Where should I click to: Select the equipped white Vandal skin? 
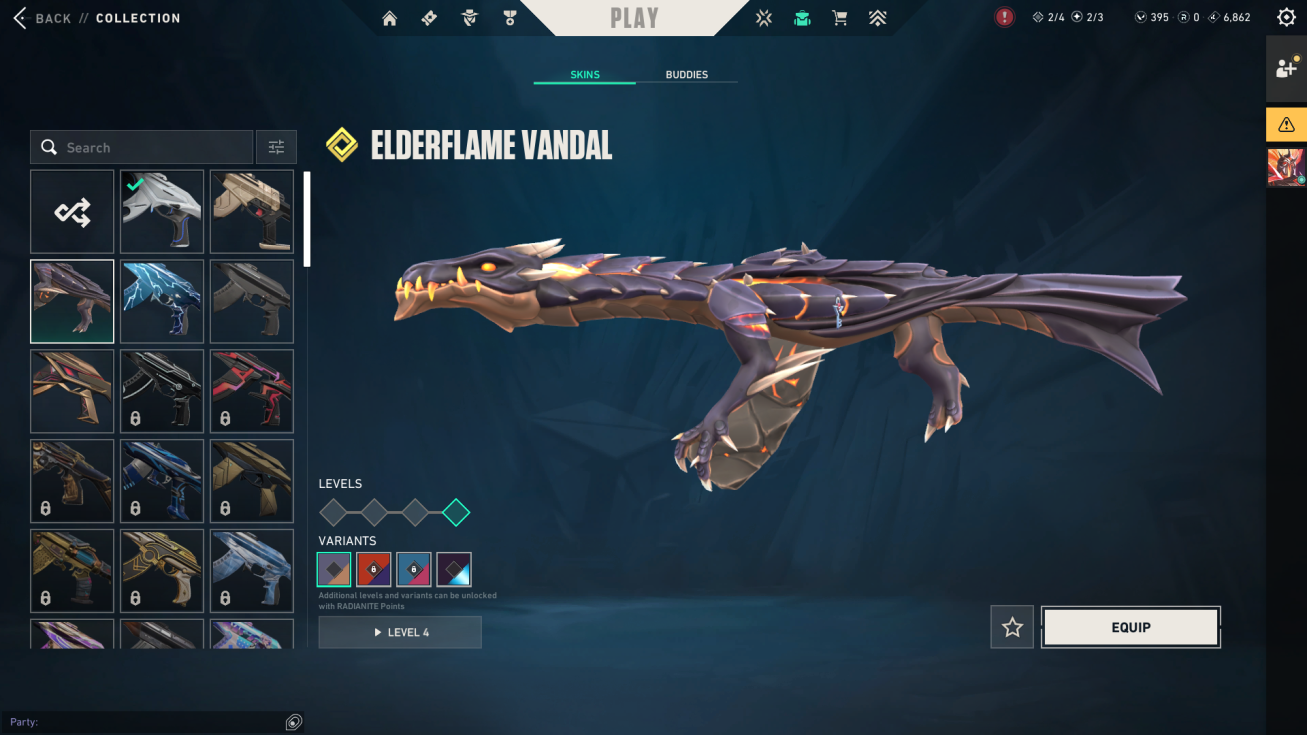pos(162,212)
